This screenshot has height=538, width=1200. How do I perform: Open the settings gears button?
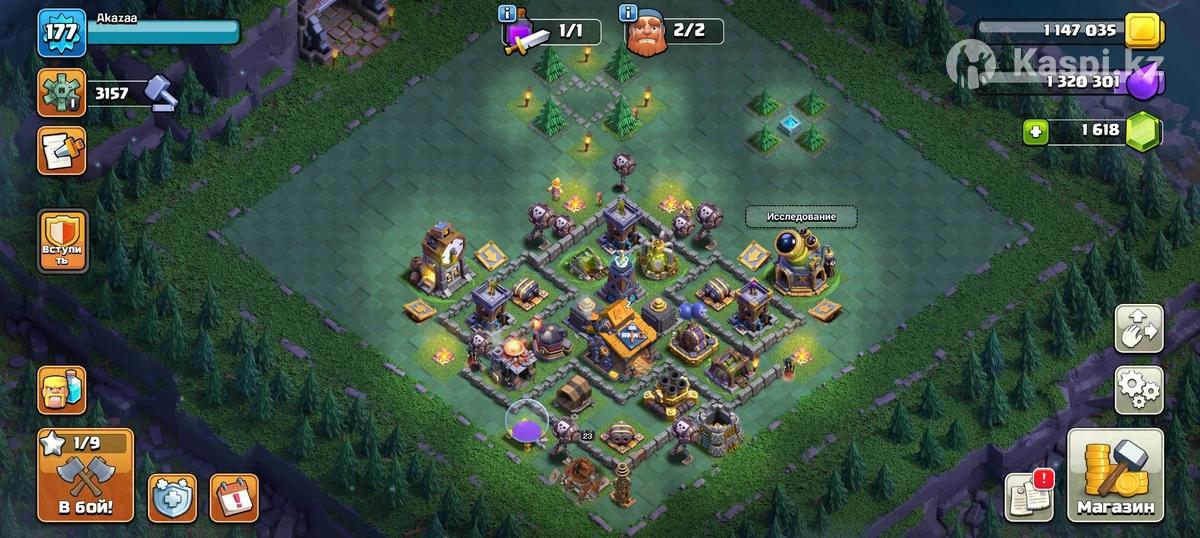coord(1139,389)
